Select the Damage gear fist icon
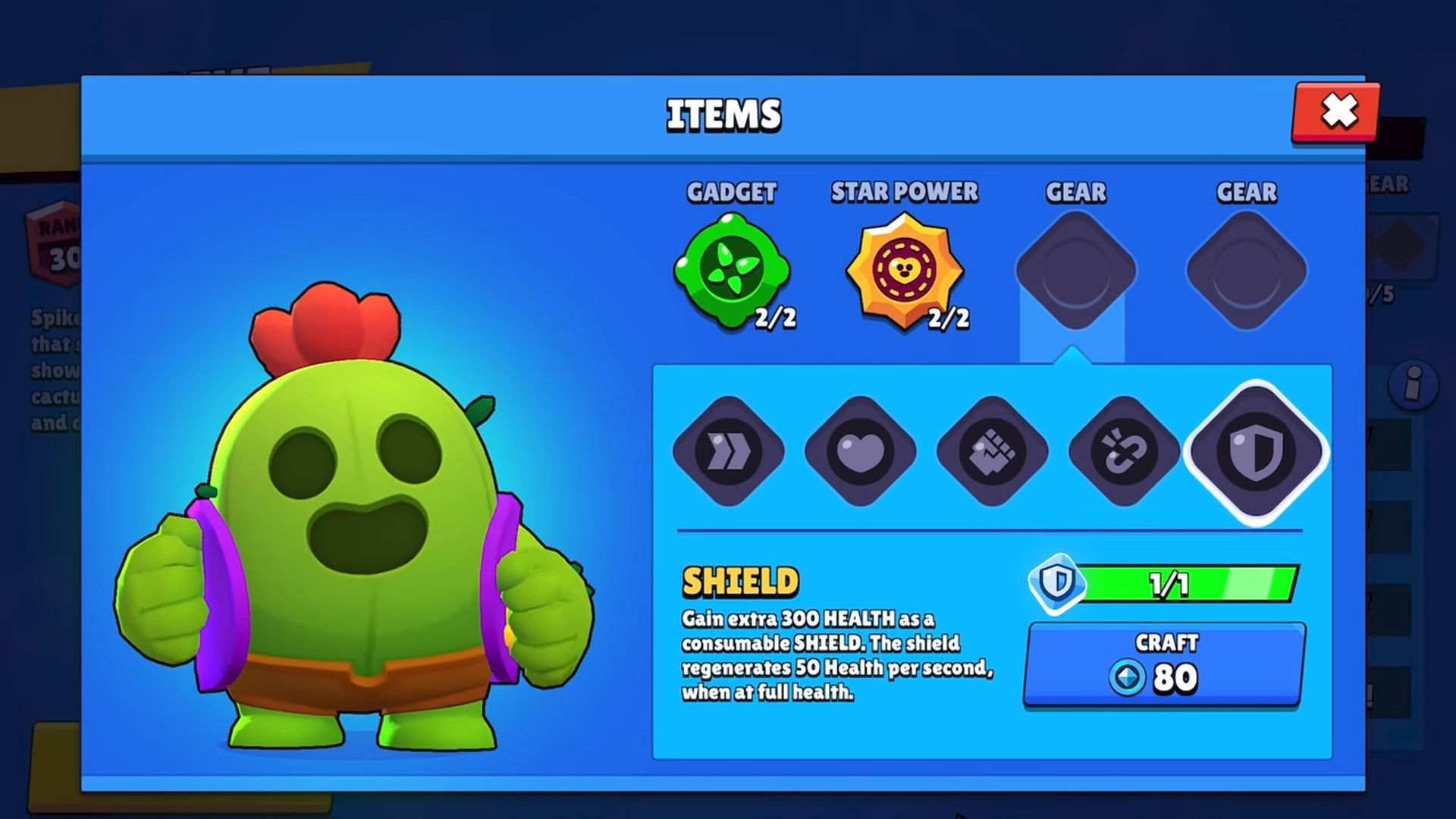 (x=993, y=451)
